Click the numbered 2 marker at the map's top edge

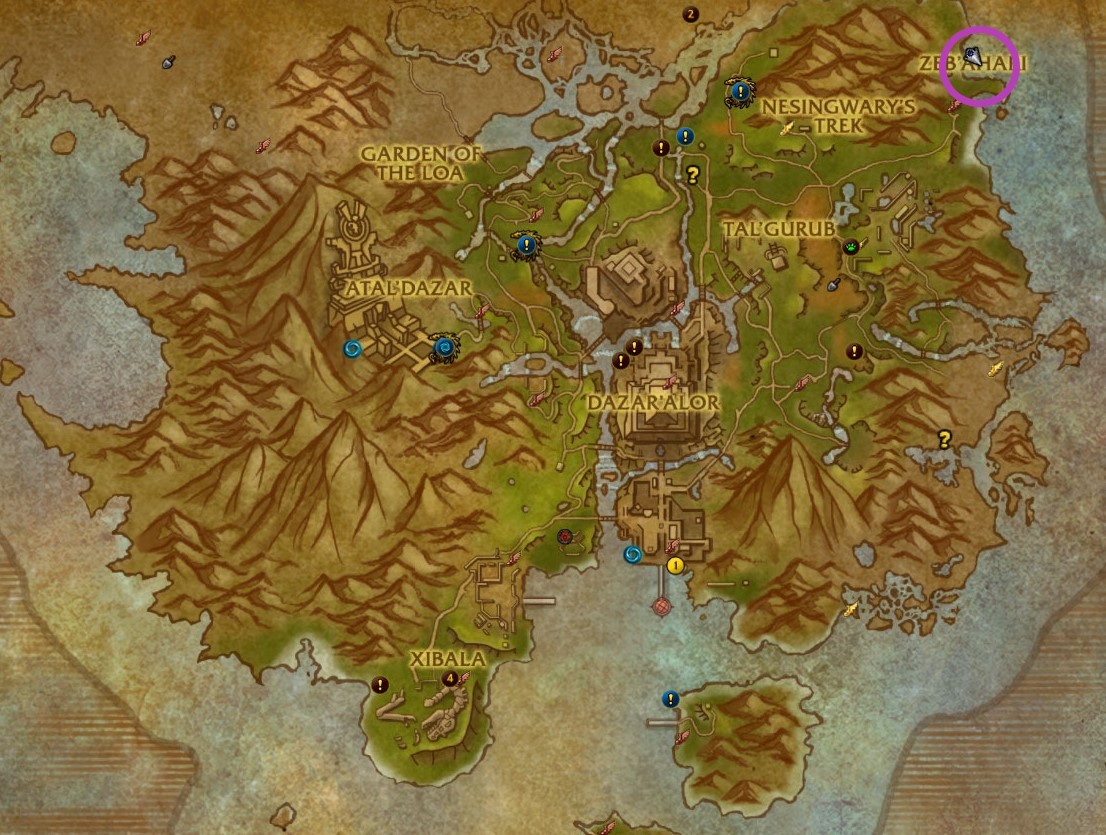point(690,14)
